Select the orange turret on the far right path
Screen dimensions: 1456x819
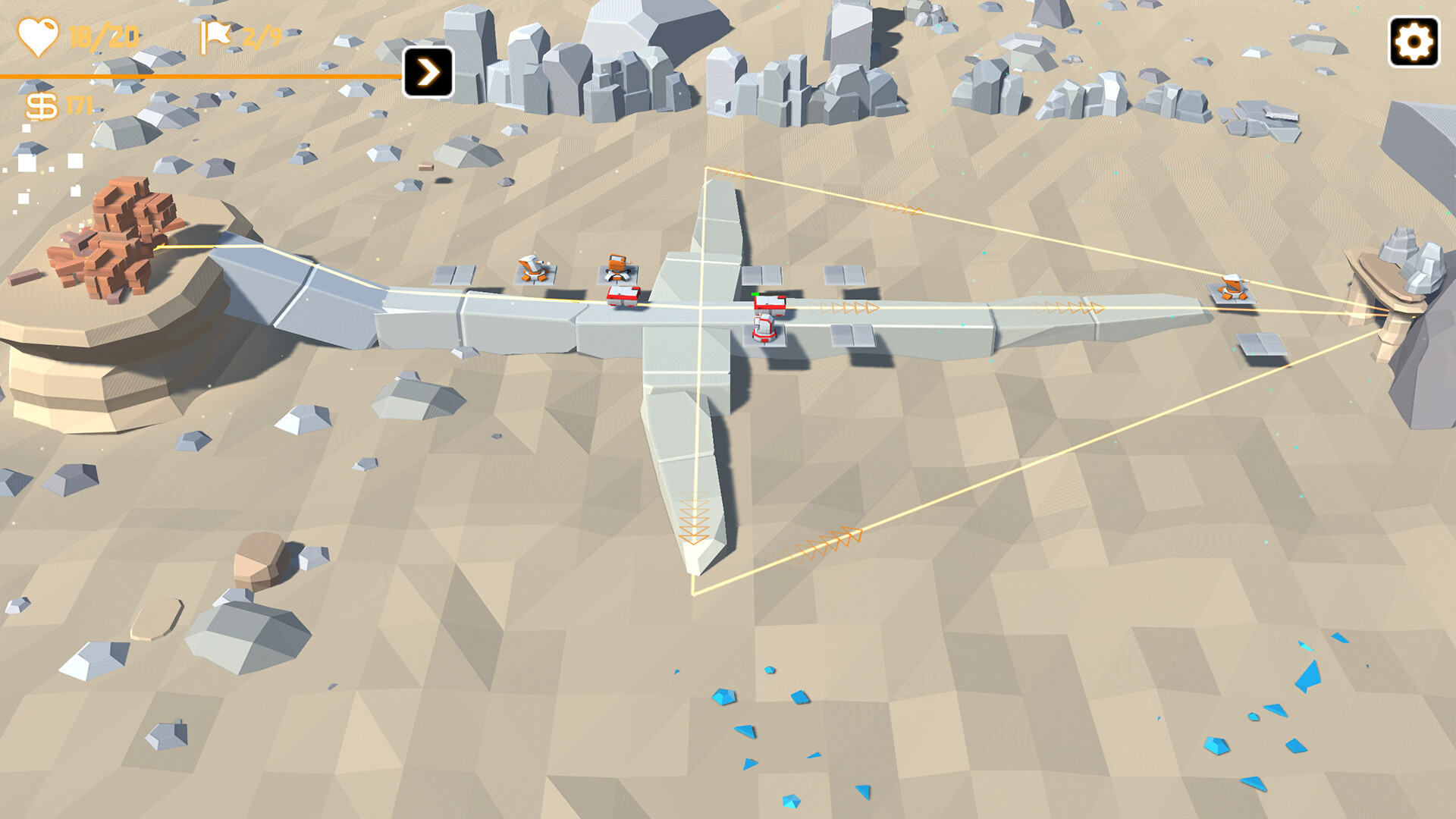1232,287
